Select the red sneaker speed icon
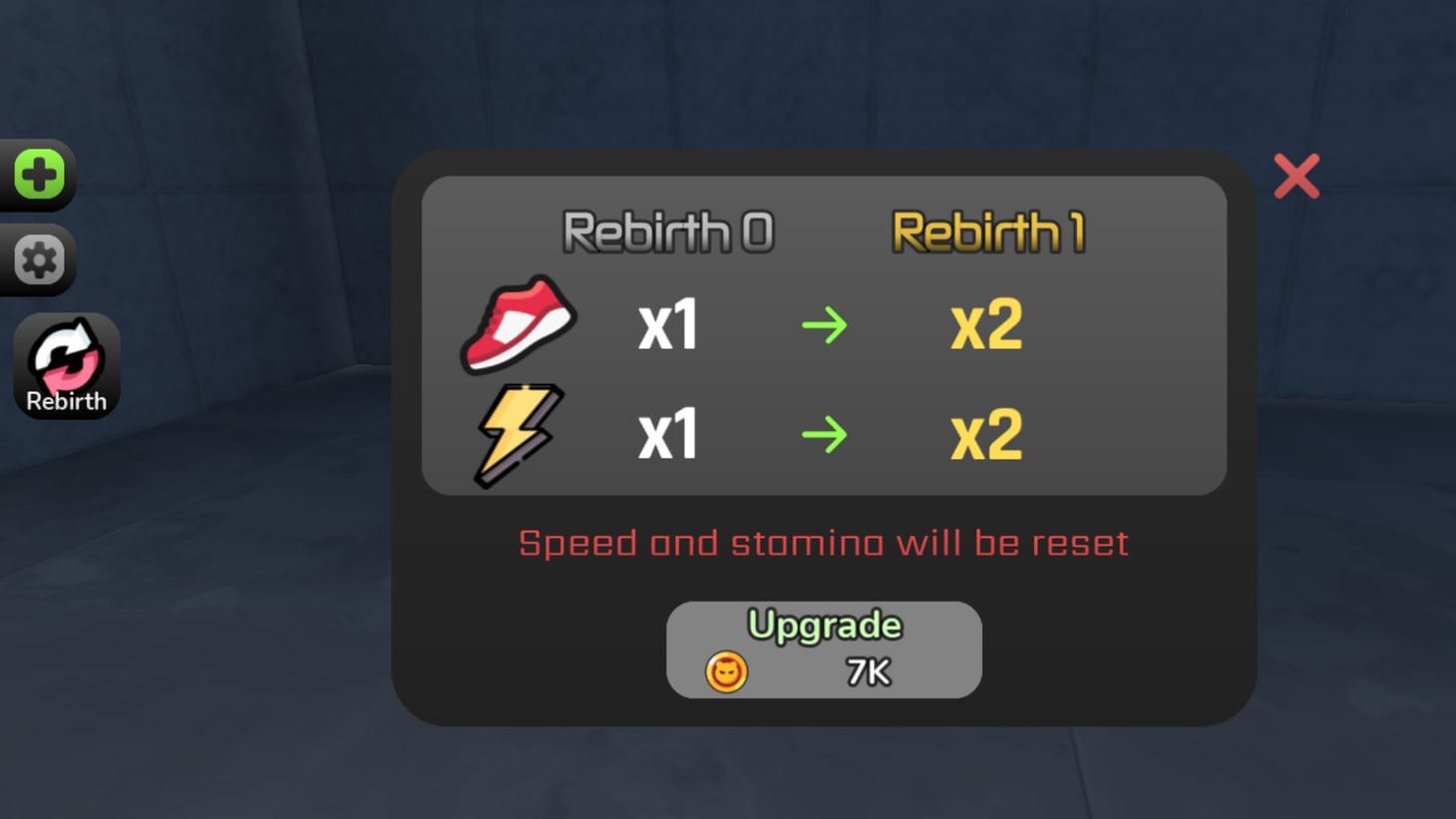 point(518,323)
